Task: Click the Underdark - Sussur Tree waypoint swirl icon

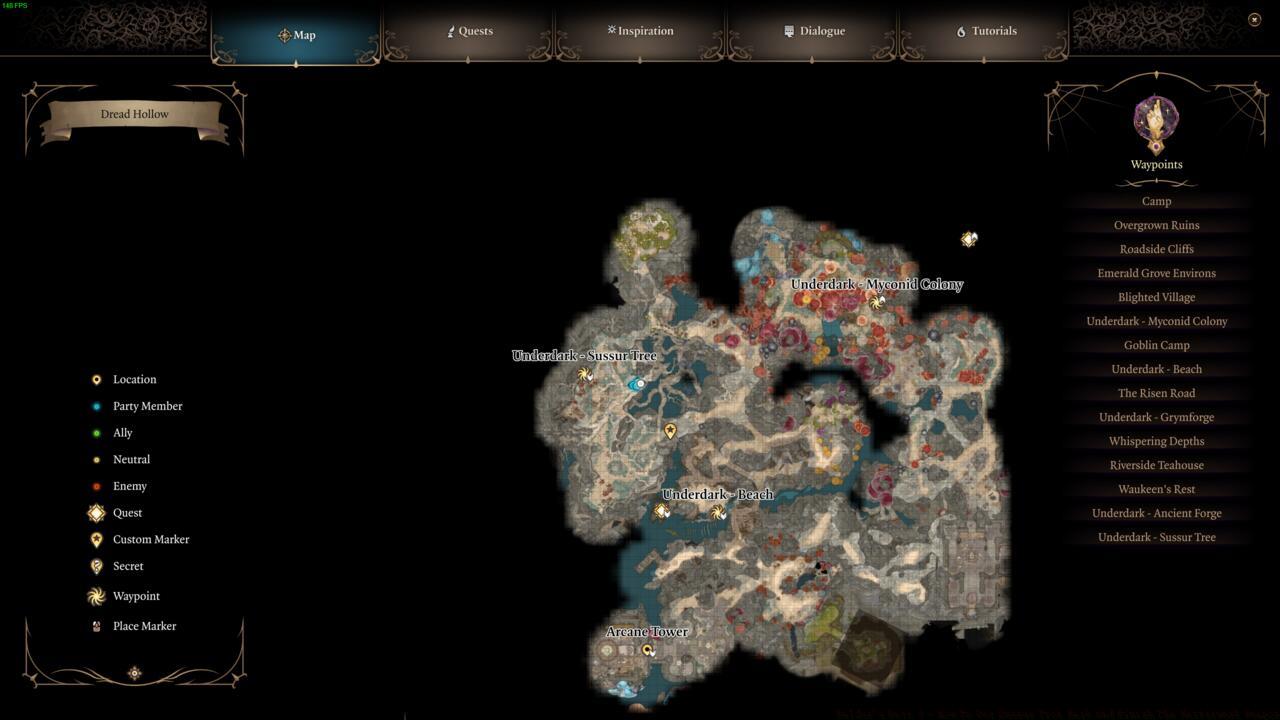Action: click(x=585, y=374)
